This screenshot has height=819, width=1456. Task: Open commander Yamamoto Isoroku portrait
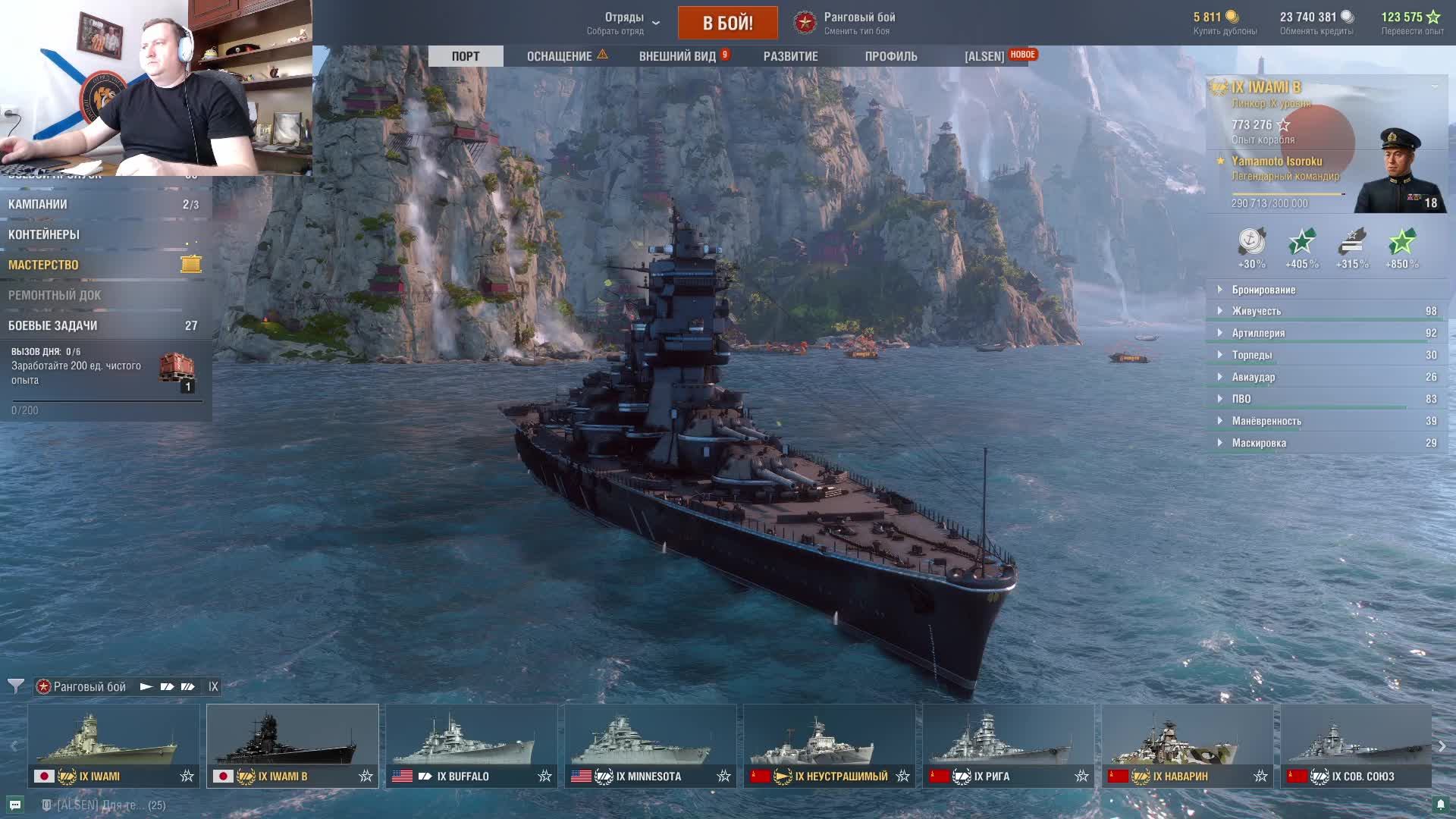1399,171
